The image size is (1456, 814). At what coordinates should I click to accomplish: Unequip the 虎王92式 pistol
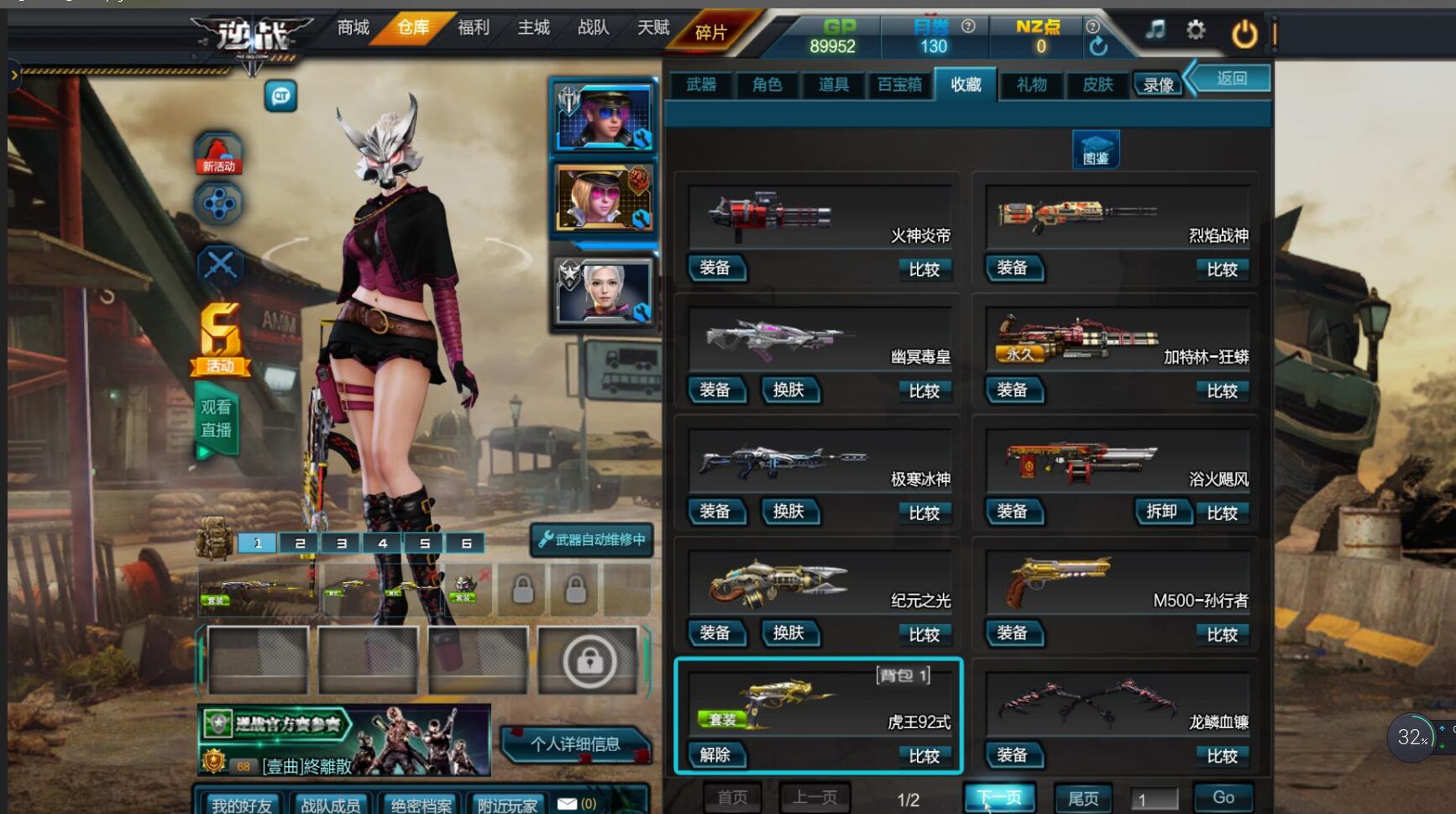(x=715, y=754)
